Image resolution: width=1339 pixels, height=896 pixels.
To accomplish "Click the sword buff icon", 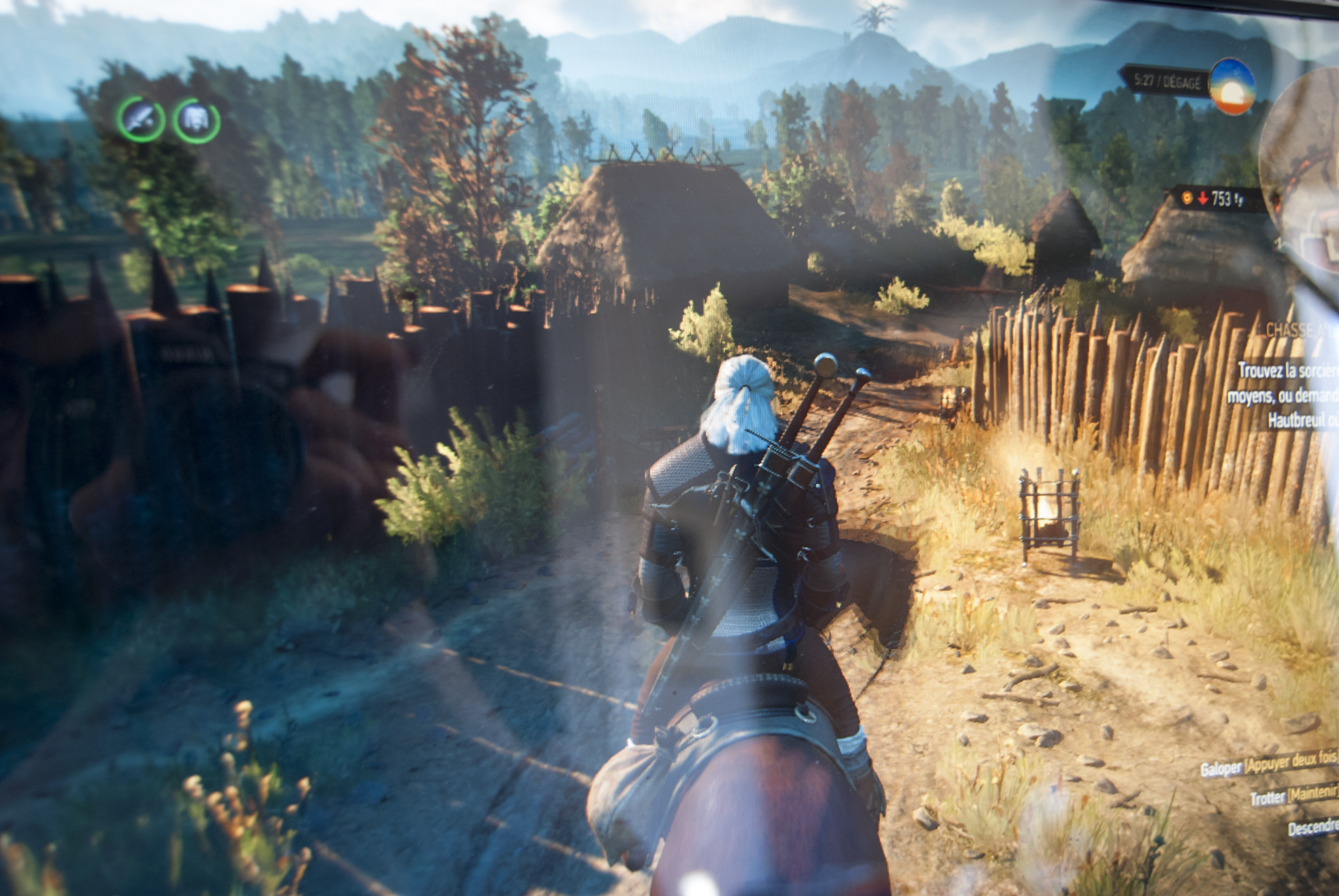I will pyautogui.click(x=140, y=119).
